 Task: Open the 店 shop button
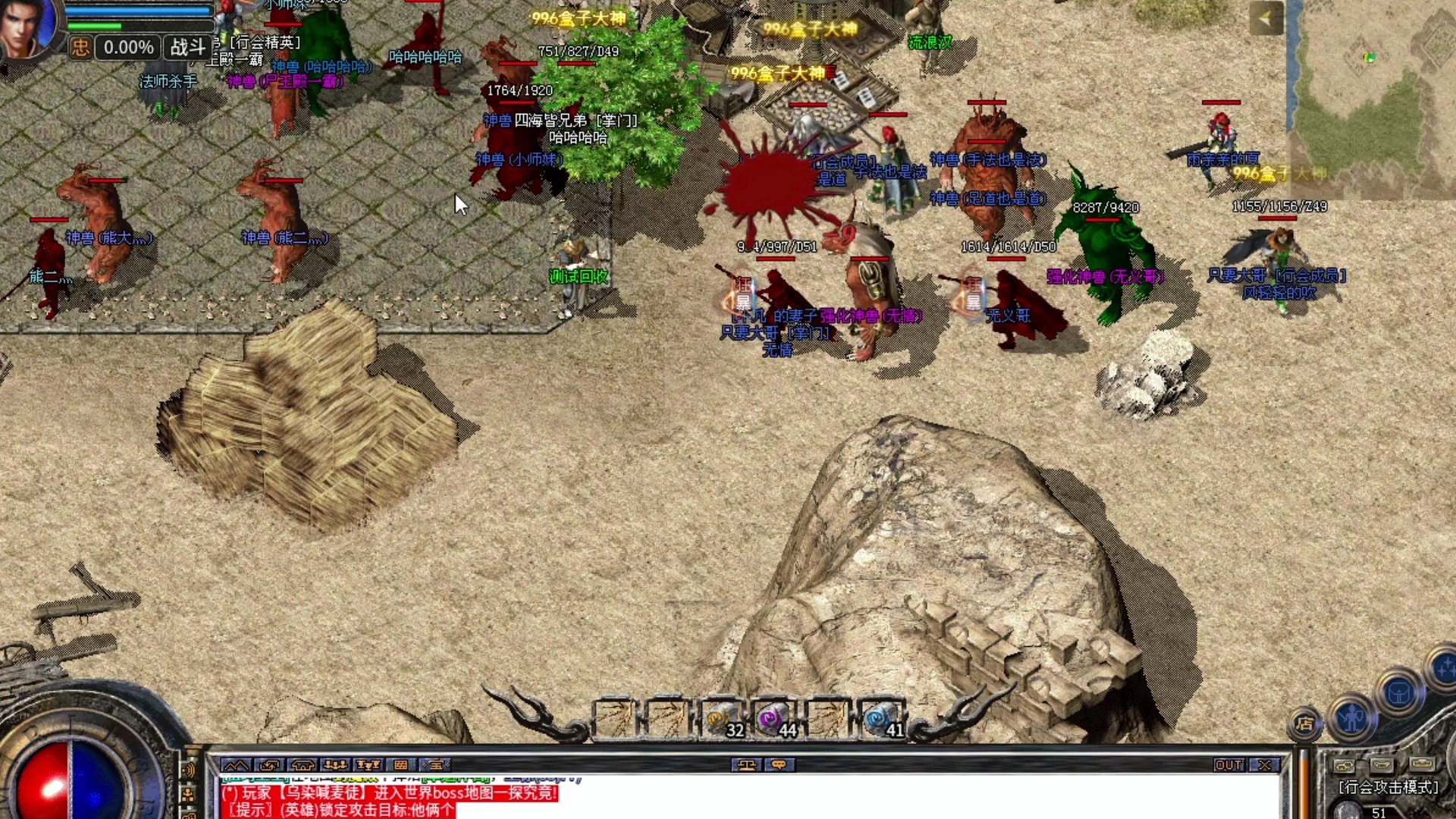click(1304, 724)
